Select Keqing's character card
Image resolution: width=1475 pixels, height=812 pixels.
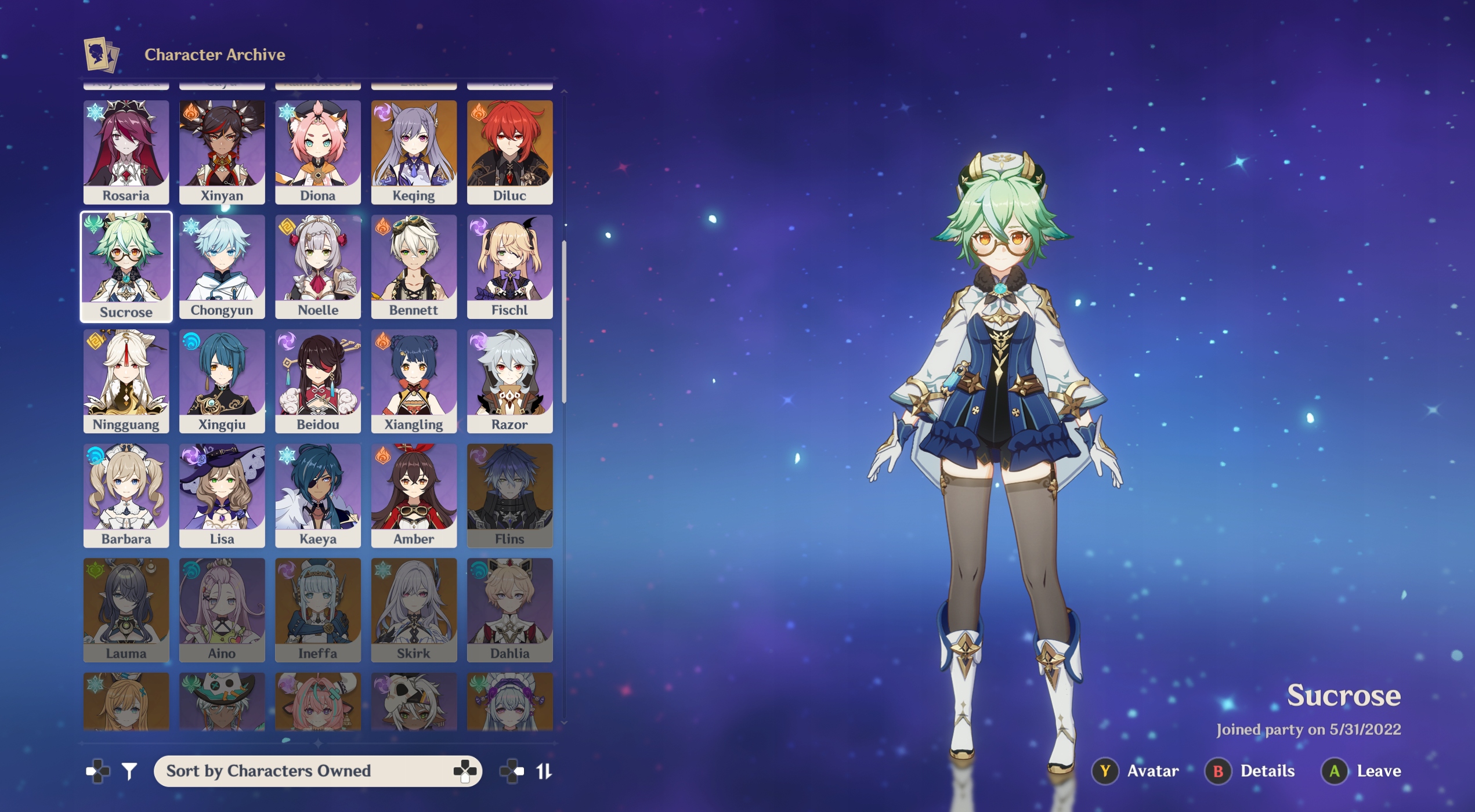(x=414, y=151)
